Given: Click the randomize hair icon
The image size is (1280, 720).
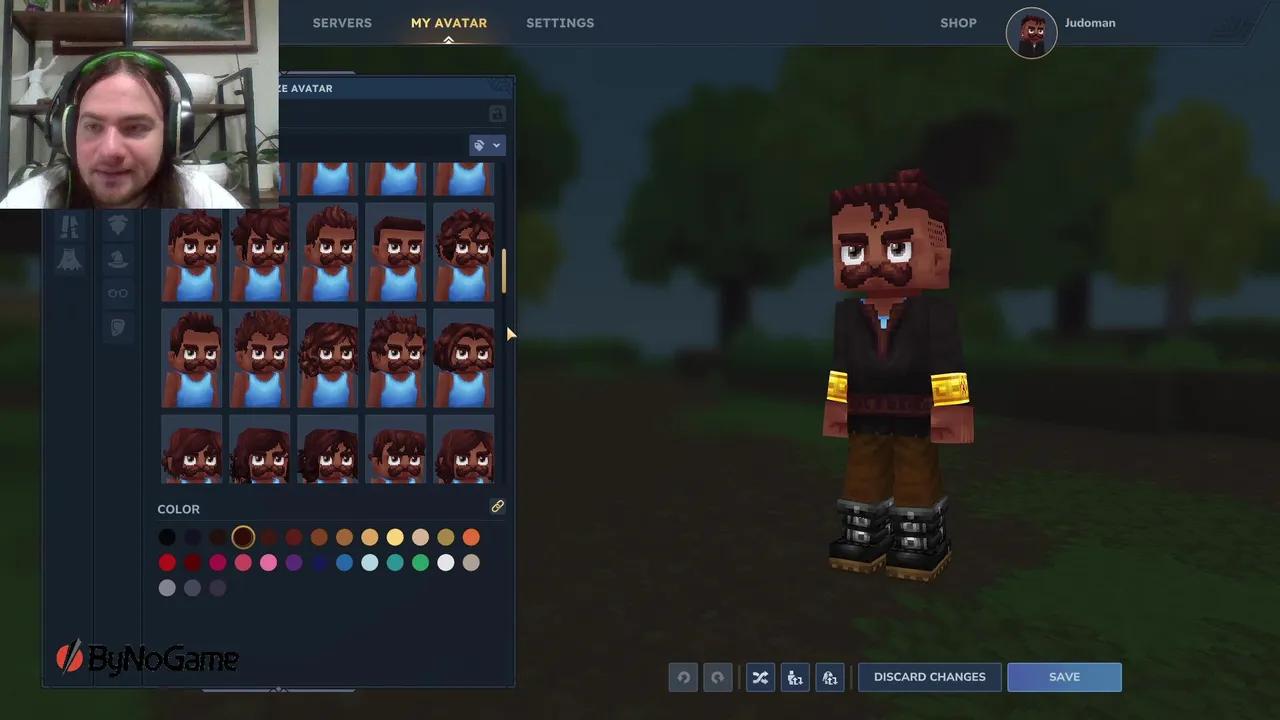Looking at the screenshot, I should pyautogui.click(x=830, y=677).
